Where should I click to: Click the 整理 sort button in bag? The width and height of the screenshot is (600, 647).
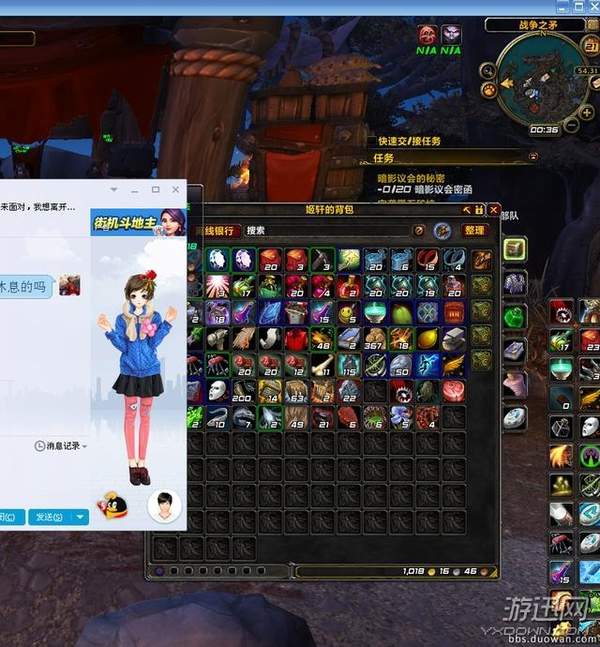coord(473,230)
